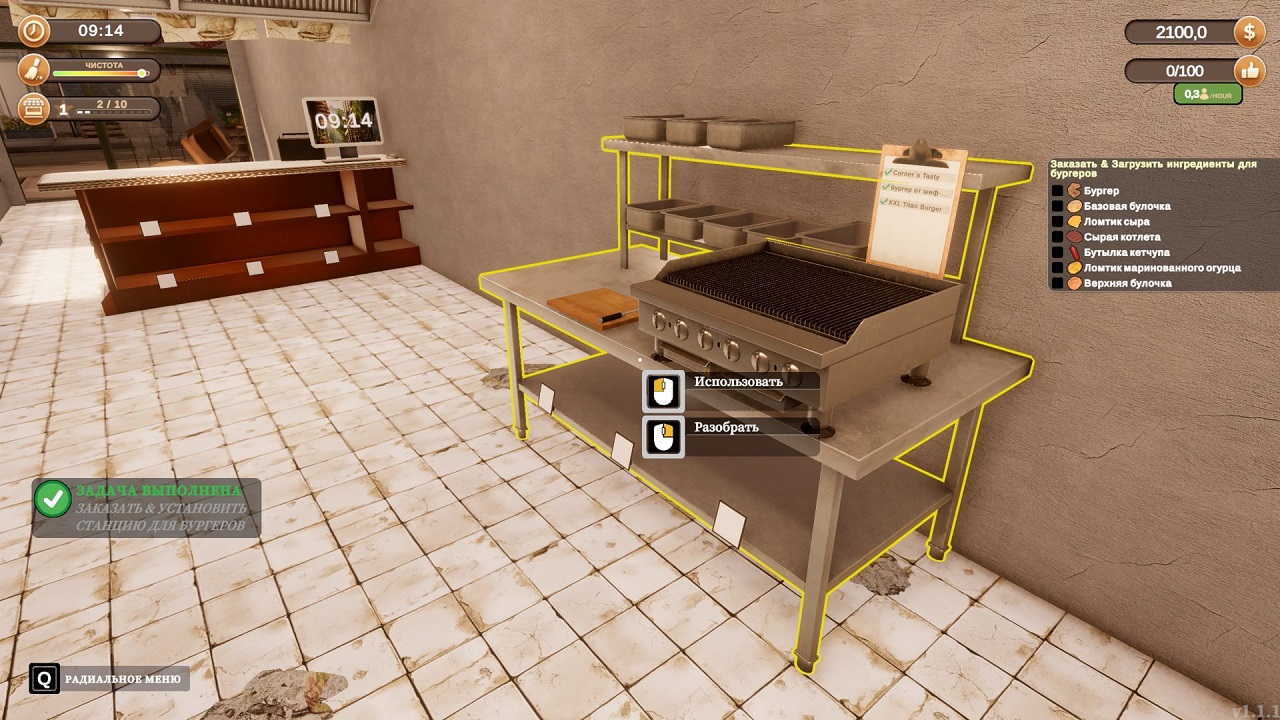Click the ketchup bottle icon for Бутылка кетчупа
This screenshot has height=720, width=1280.
(x=1074, y=252)
